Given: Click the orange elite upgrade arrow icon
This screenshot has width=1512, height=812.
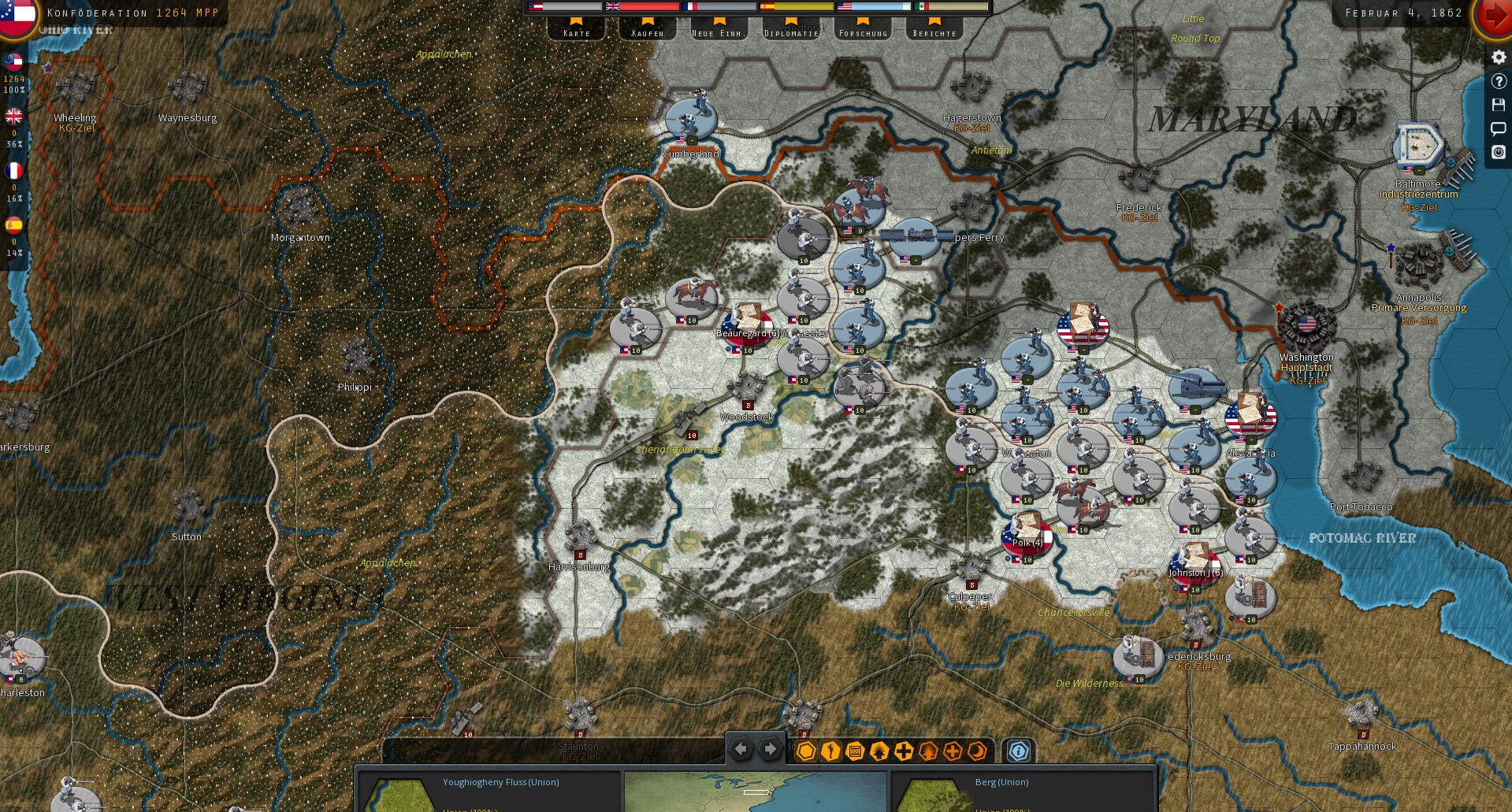Looking at the screenshot, I should (x=927, y=751).
